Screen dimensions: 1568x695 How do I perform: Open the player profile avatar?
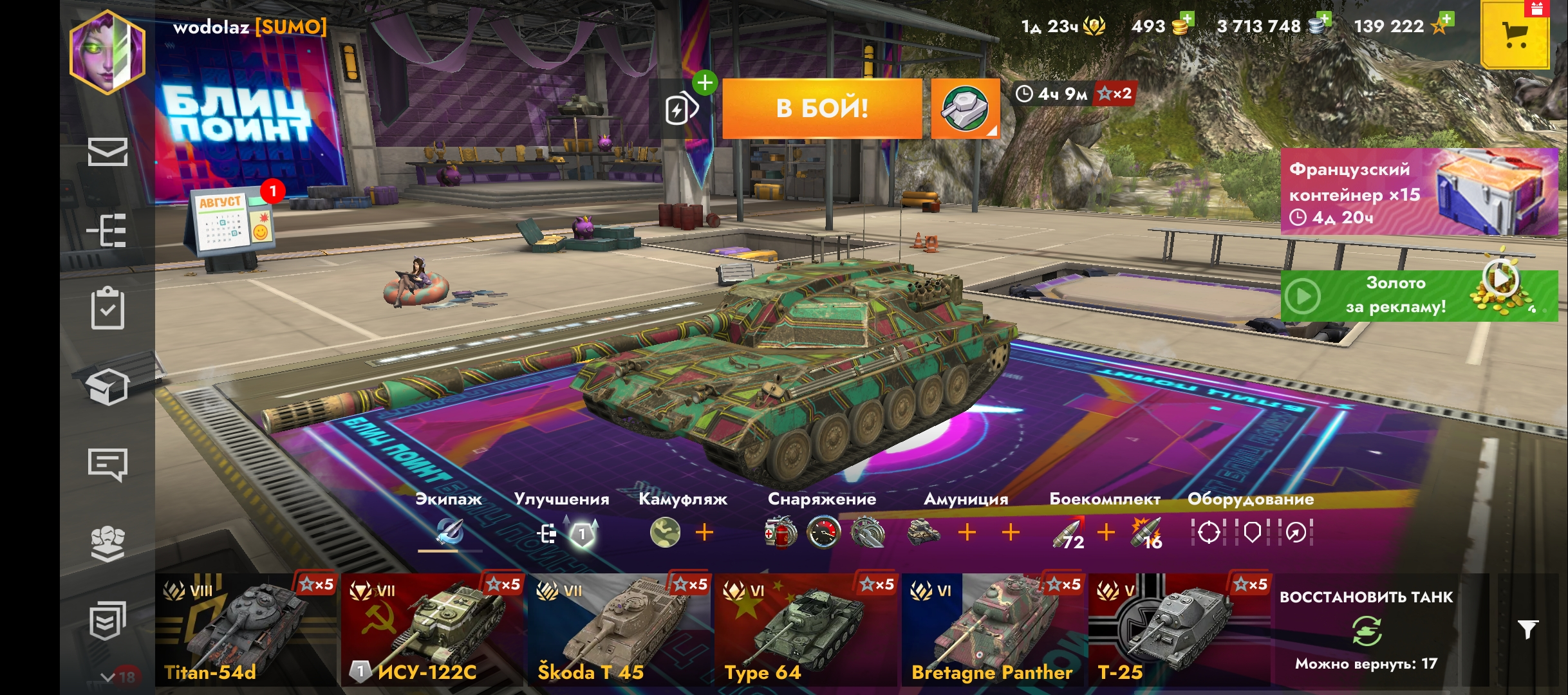coord(107,53)
